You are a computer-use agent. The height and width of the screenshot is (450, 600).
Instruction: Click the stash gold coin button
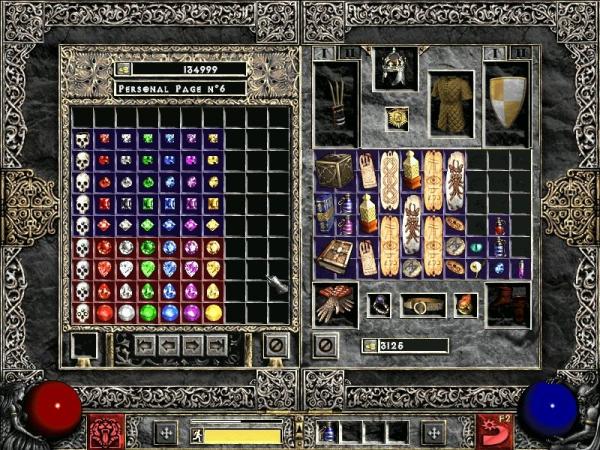(x=123, y=69)
